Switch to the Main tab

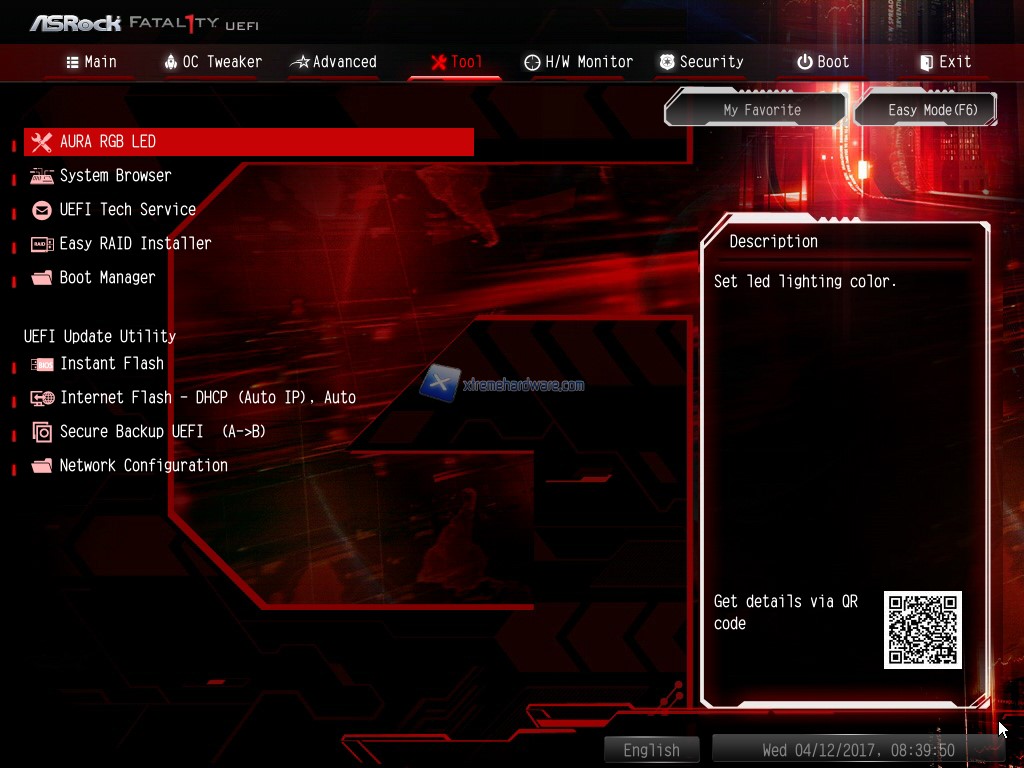(91, 62)
